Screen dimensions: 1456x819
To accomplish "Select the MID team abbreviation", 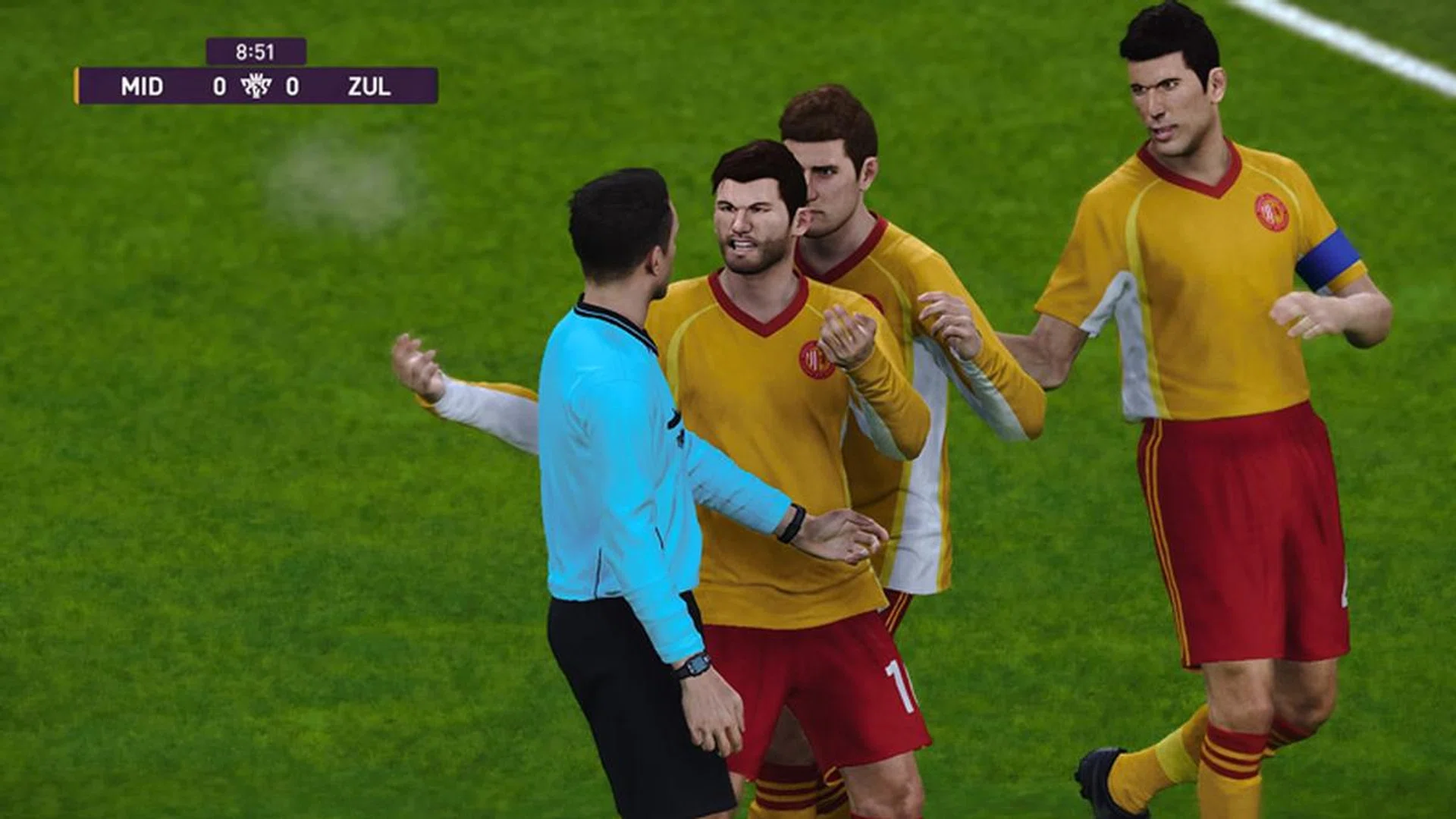I will click(x=143, y=86).
